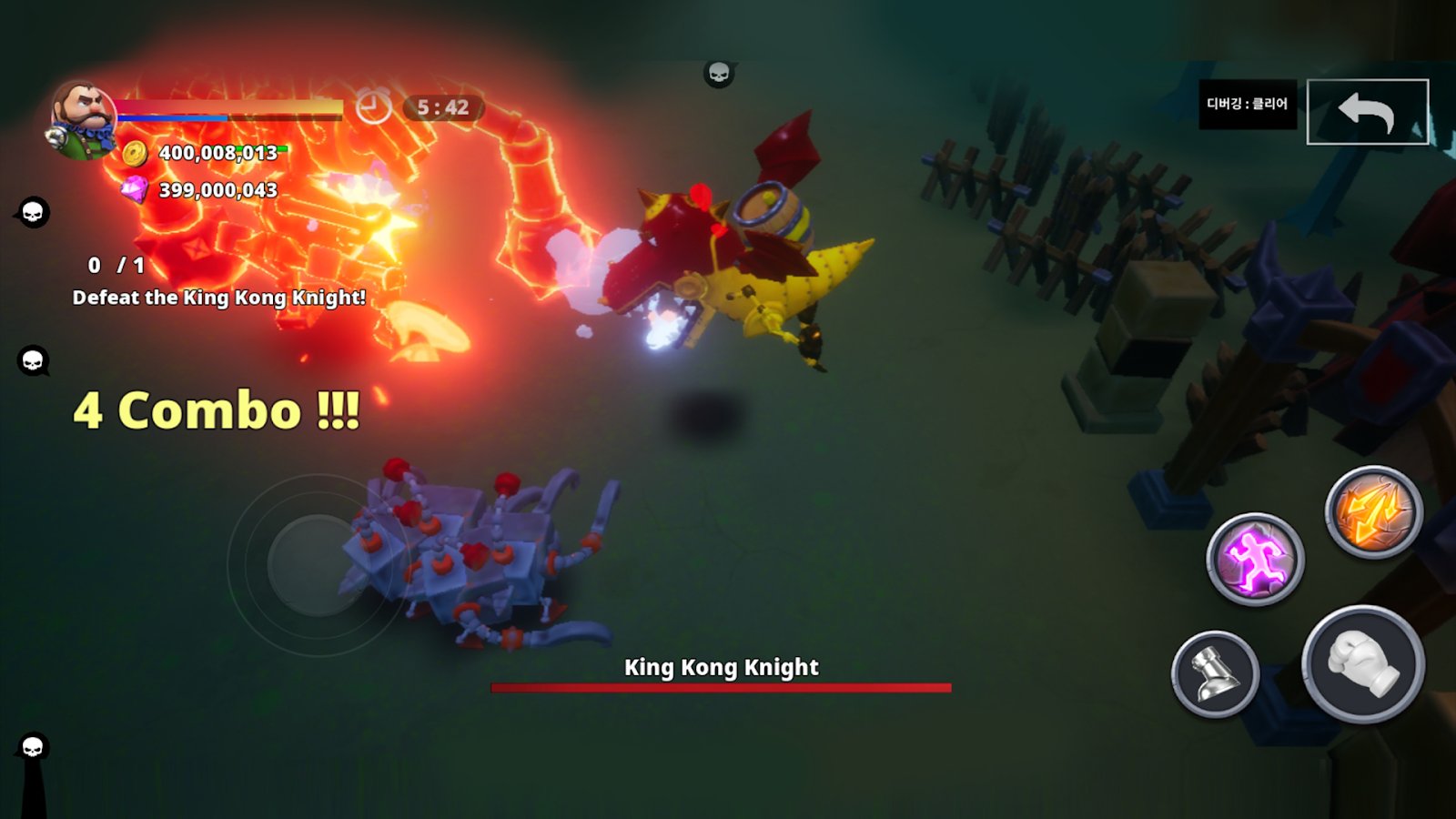This screenshot has height=819, width=1456.
Task: Activate the debug clear button
Action: (1247, 105)
